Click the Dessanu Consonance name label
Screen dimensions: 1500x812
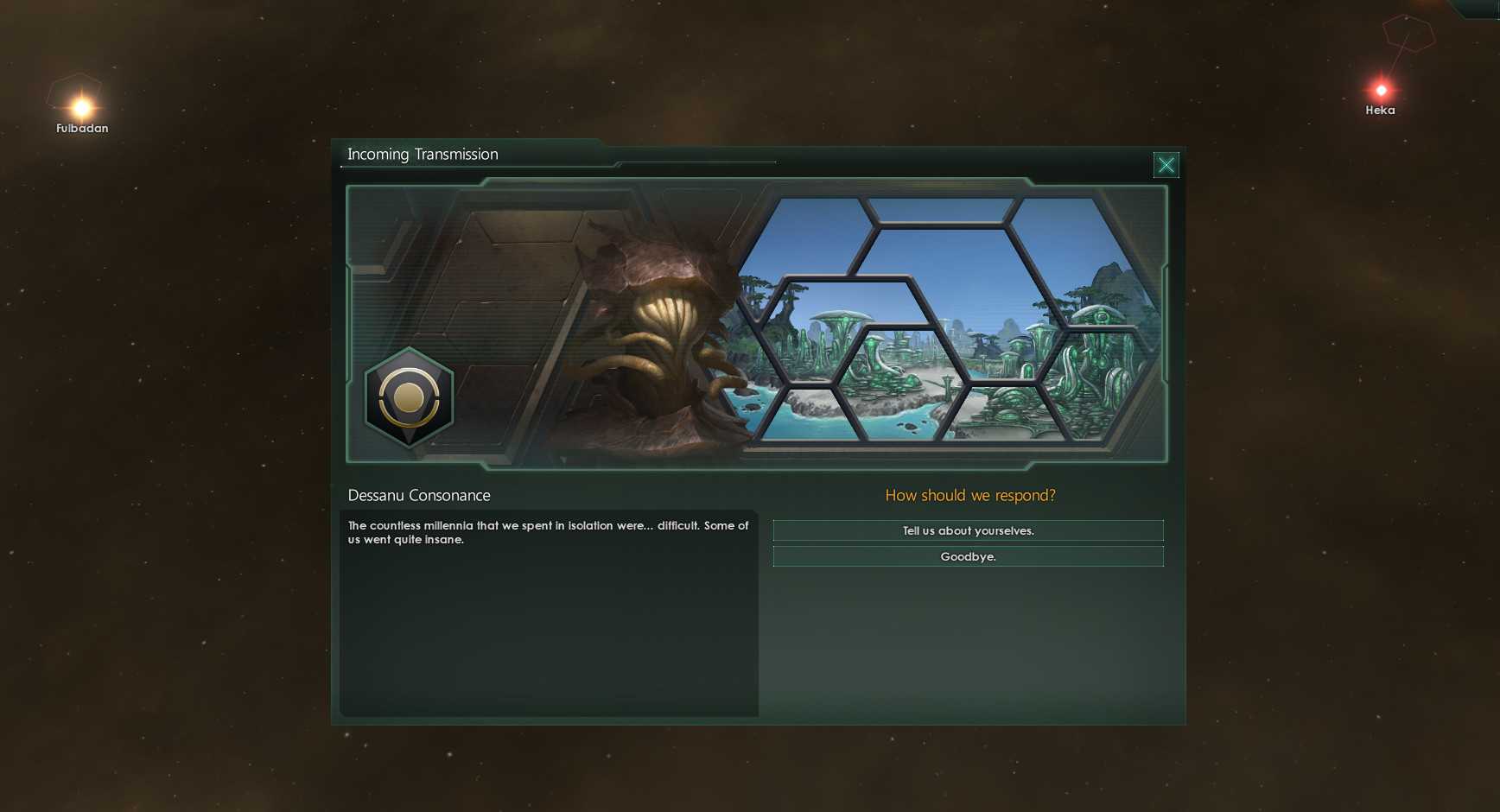point(418,495)
